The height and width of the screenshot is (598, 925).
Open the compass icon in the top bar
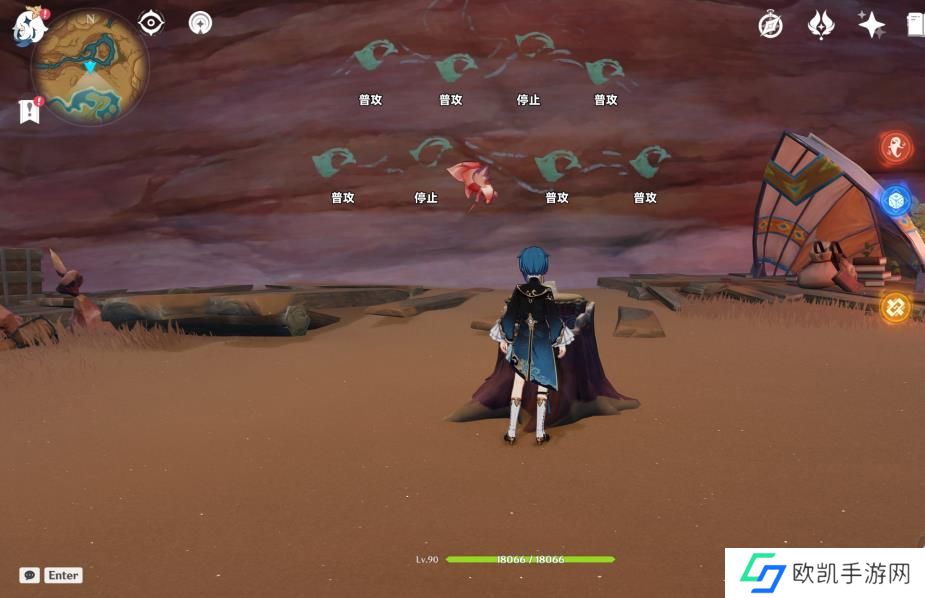click(770, 25)
